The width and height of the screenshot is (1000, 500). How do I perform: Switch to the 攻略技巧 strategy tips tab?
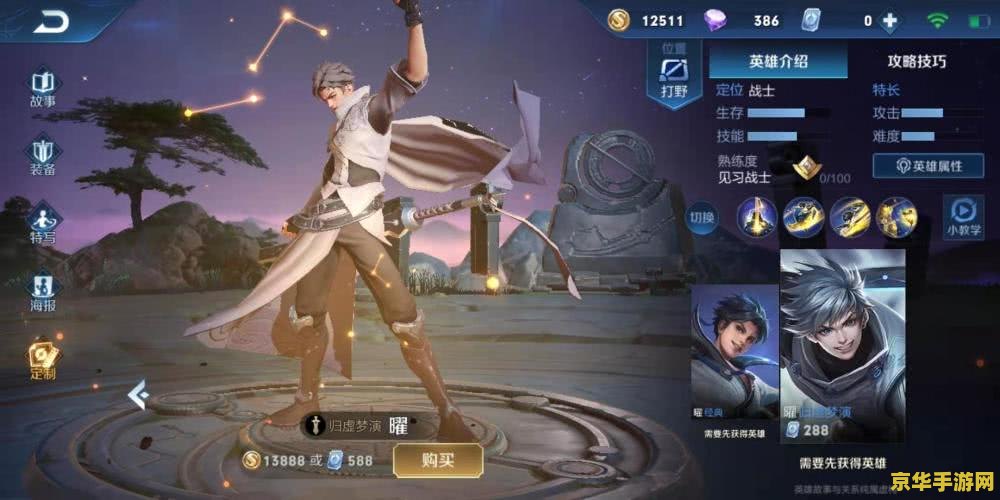tap(916, 61)
